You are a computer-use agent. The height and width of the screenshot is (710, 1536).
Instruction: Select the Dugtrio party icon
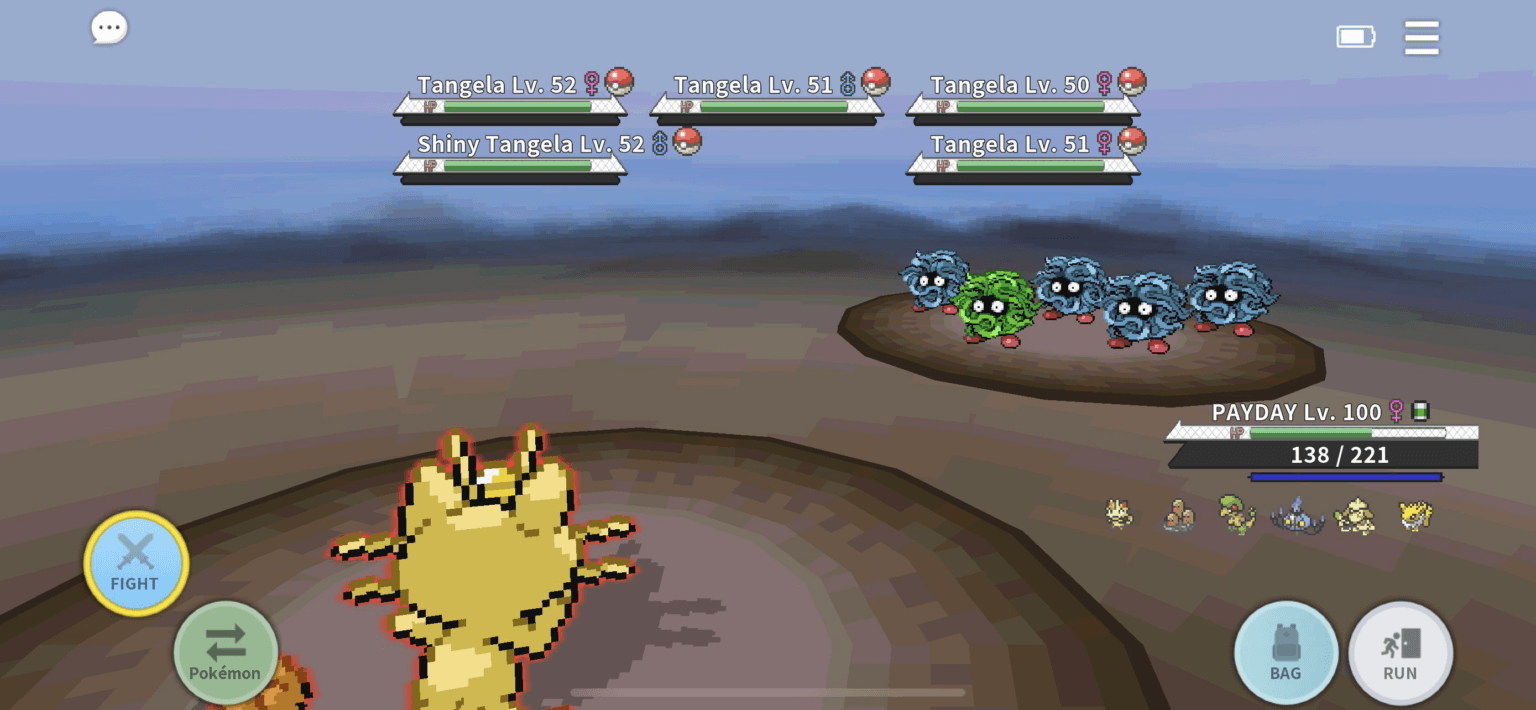coord(1179,515)
